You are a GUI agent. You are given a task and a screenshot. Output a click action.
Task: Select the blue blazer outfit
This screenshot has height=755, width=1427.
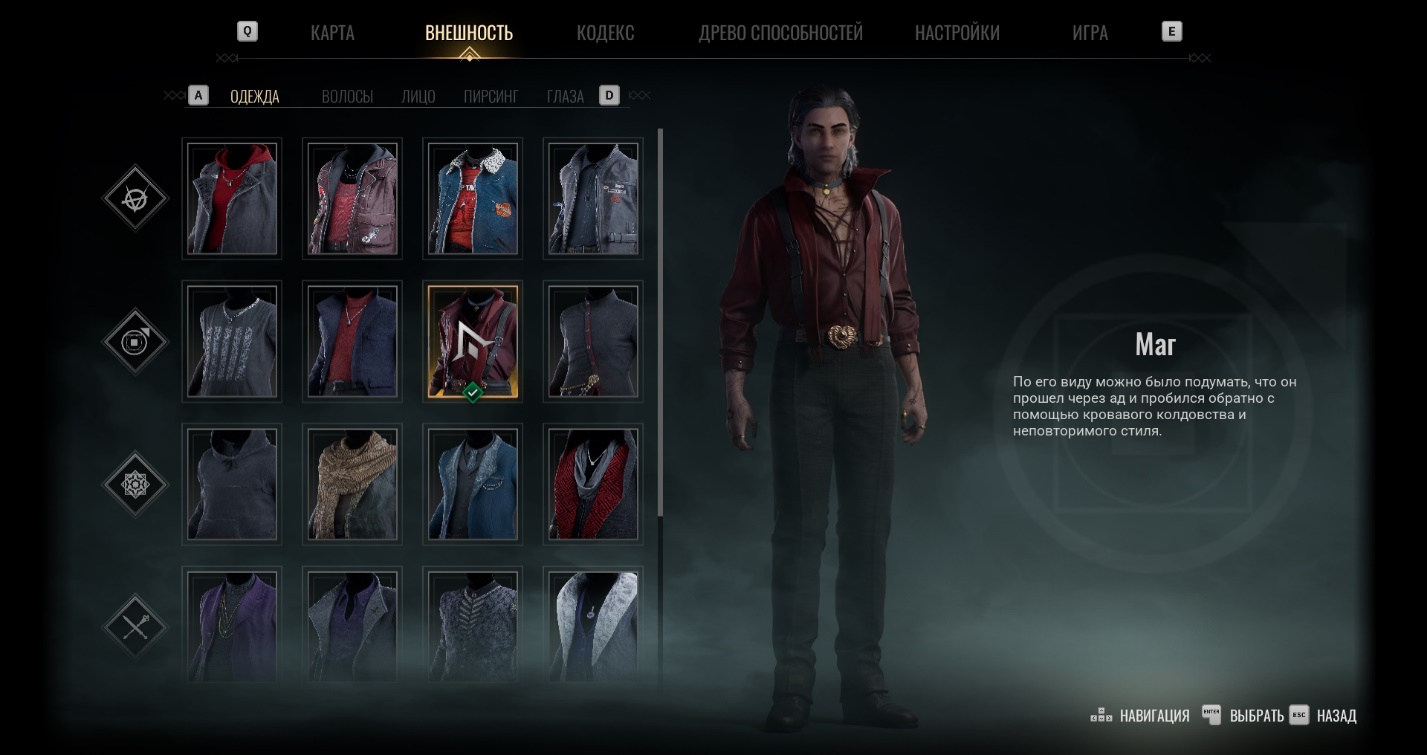point(472,484)
